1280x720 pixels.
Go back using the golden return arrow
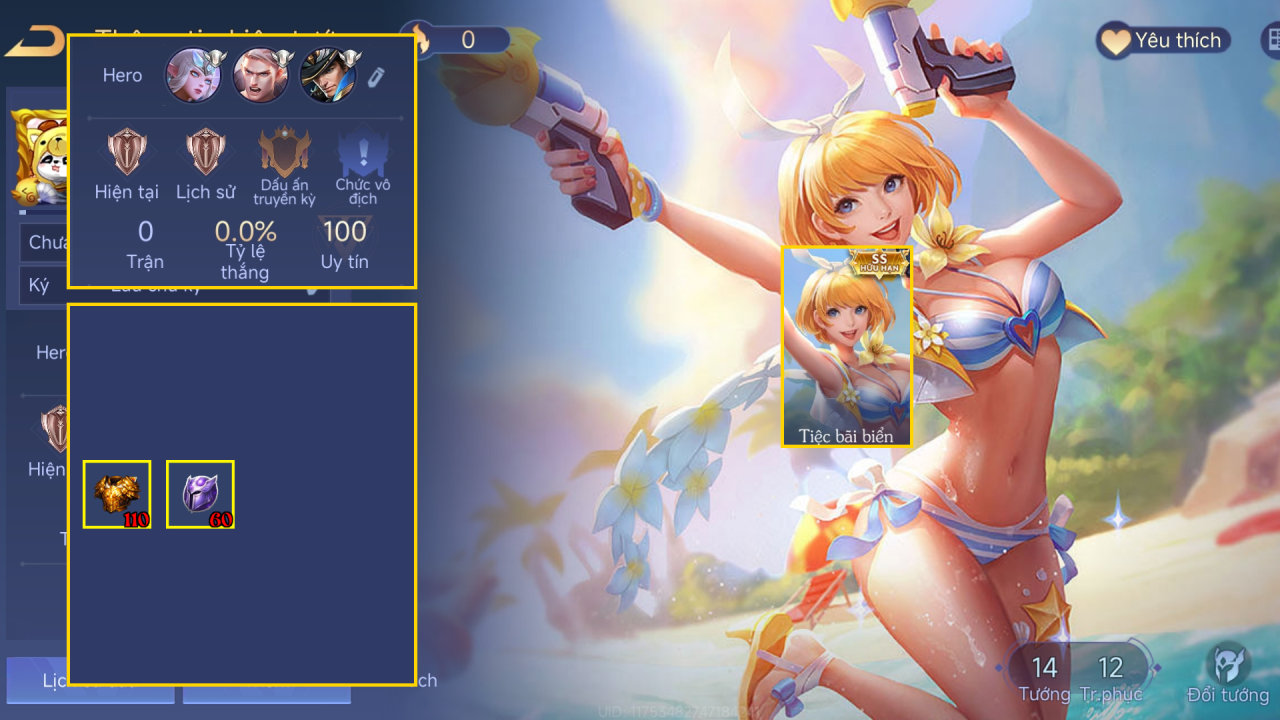click(33, 43)
